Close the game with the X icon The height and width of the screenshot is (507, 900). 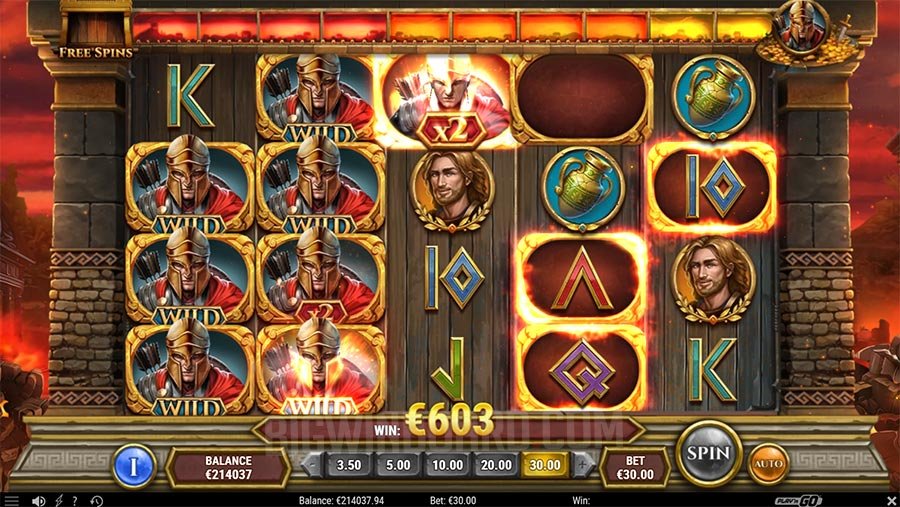(889, 500)
